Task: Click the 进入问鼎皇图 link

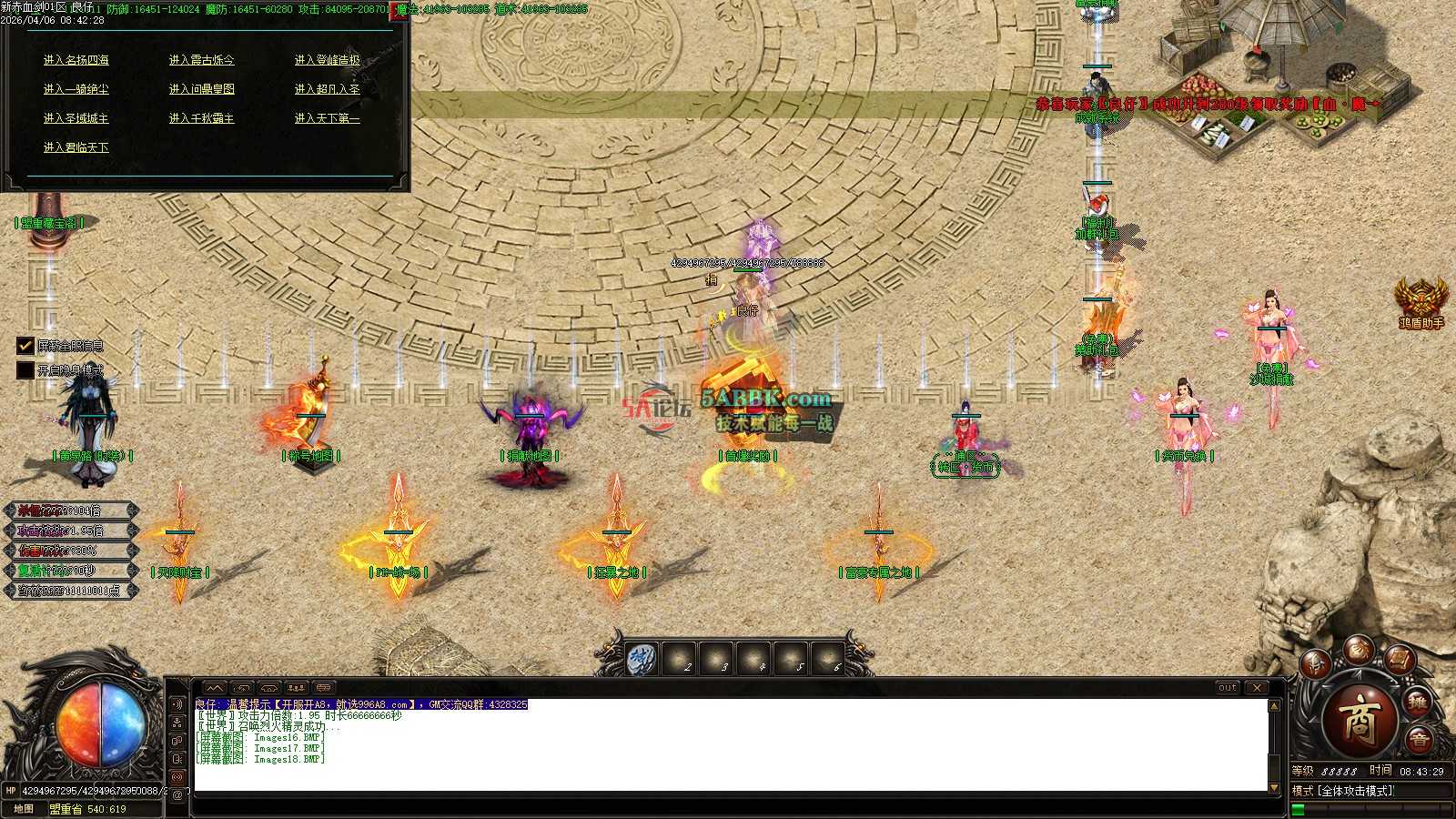Action: point(202,89)
